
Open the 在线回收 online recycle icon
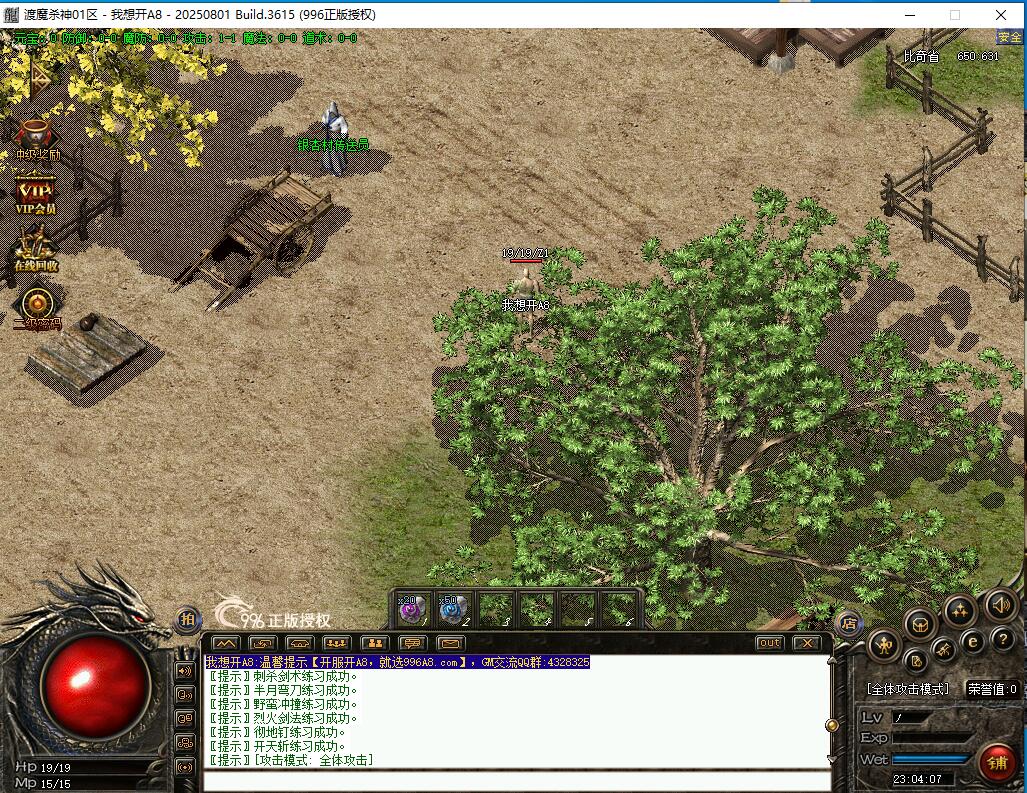click(x=36, y=248)
